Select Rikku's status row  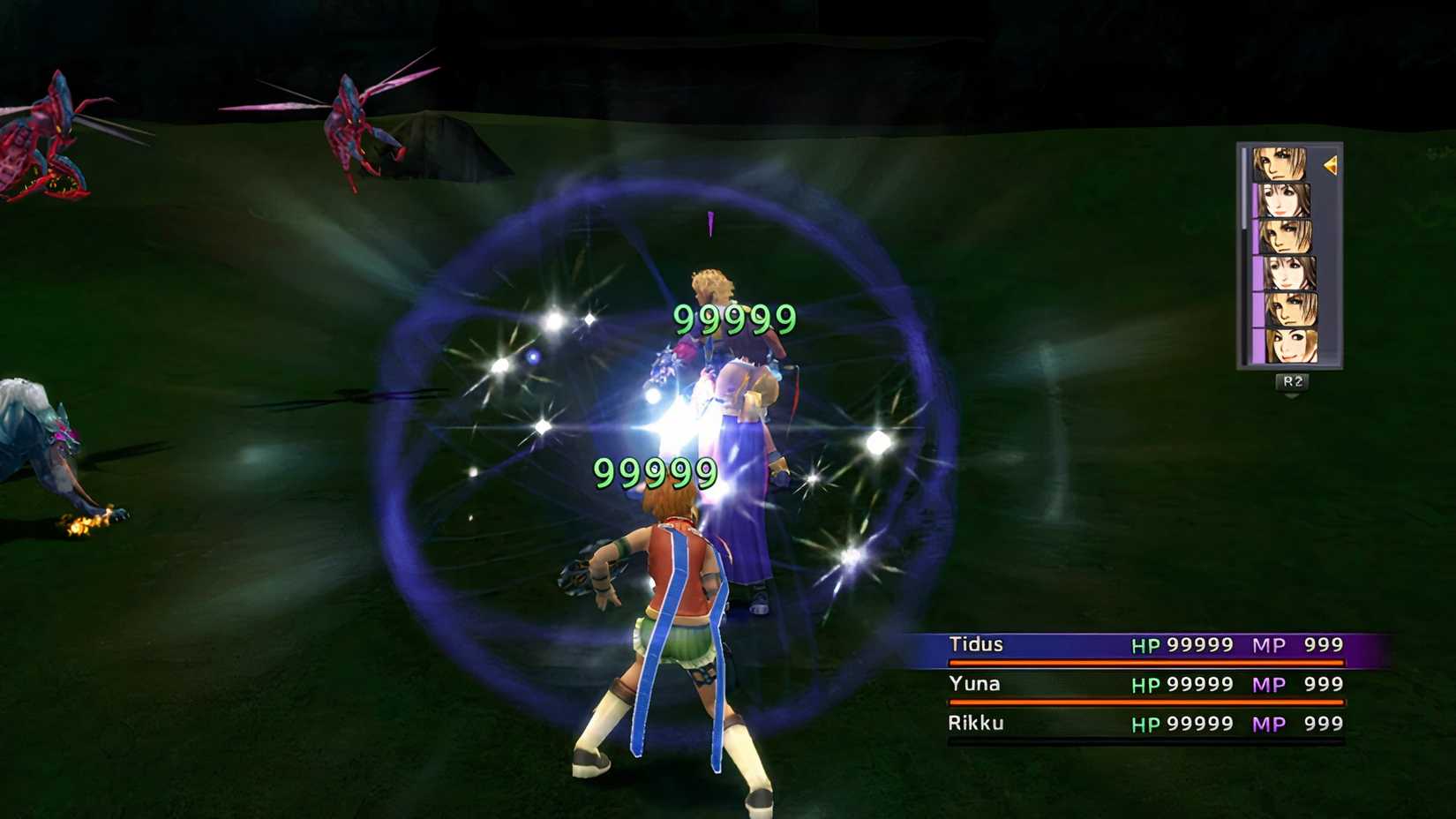(x=1138, y=724)
